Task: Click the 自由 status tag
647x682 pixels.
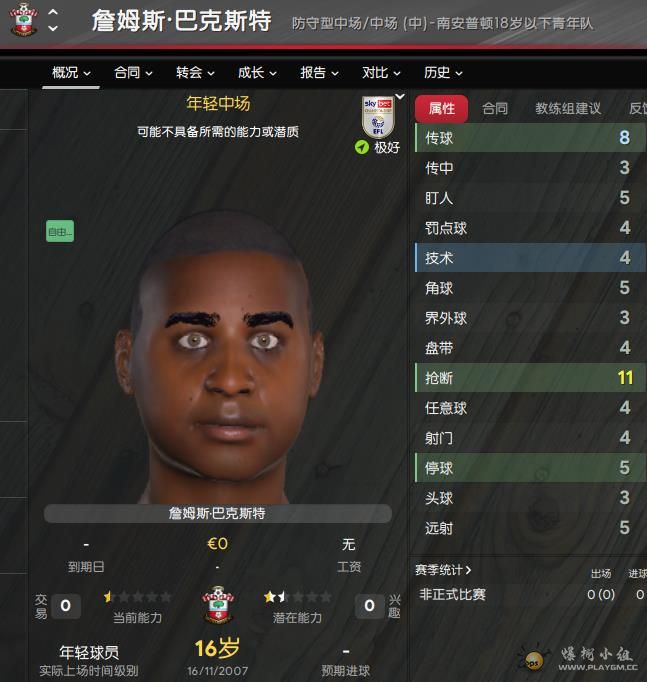Action: [x=60, y=232]
